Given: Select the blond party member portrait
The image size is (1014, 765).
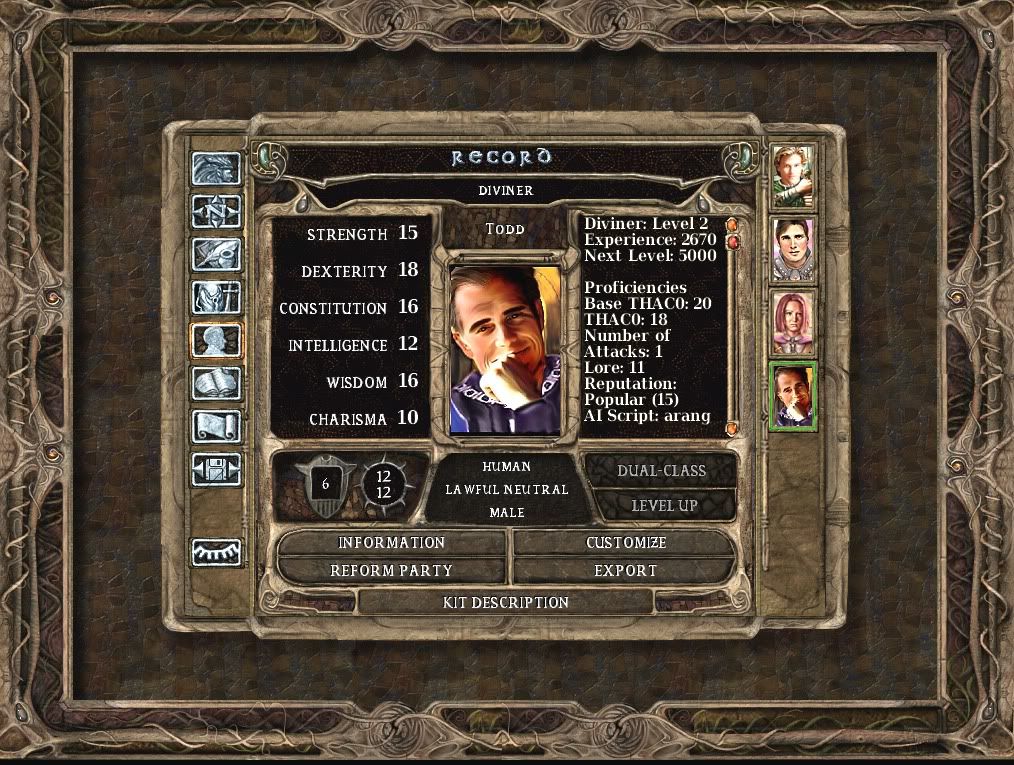Looking at the screenshot, I should tap(793, 176).
